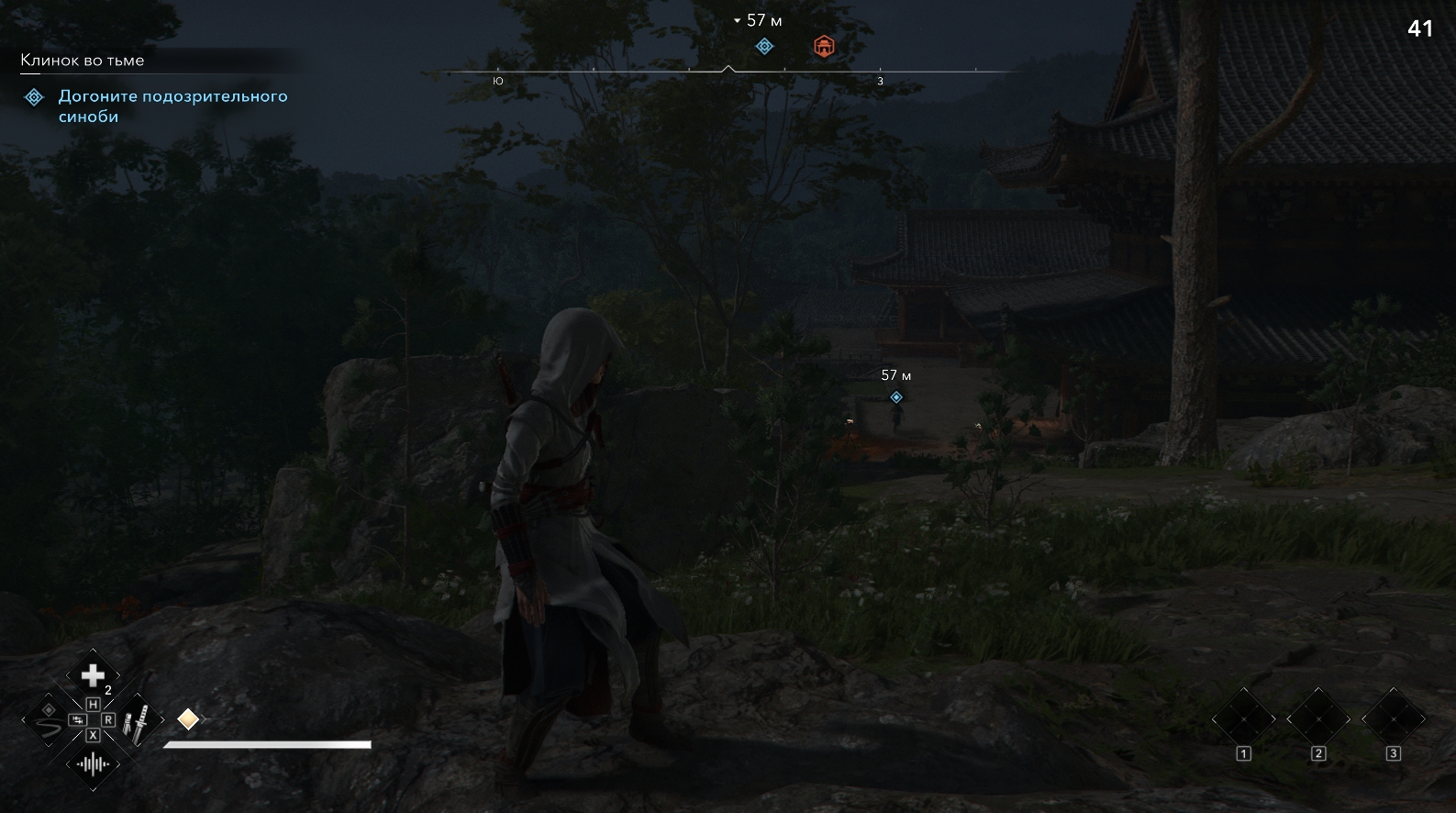Image resolution: width=1456 pixels, height=813 pixels.
Task: Click the objective "Догоните подозрительного синоби"
Action: [x=172, y=106]
